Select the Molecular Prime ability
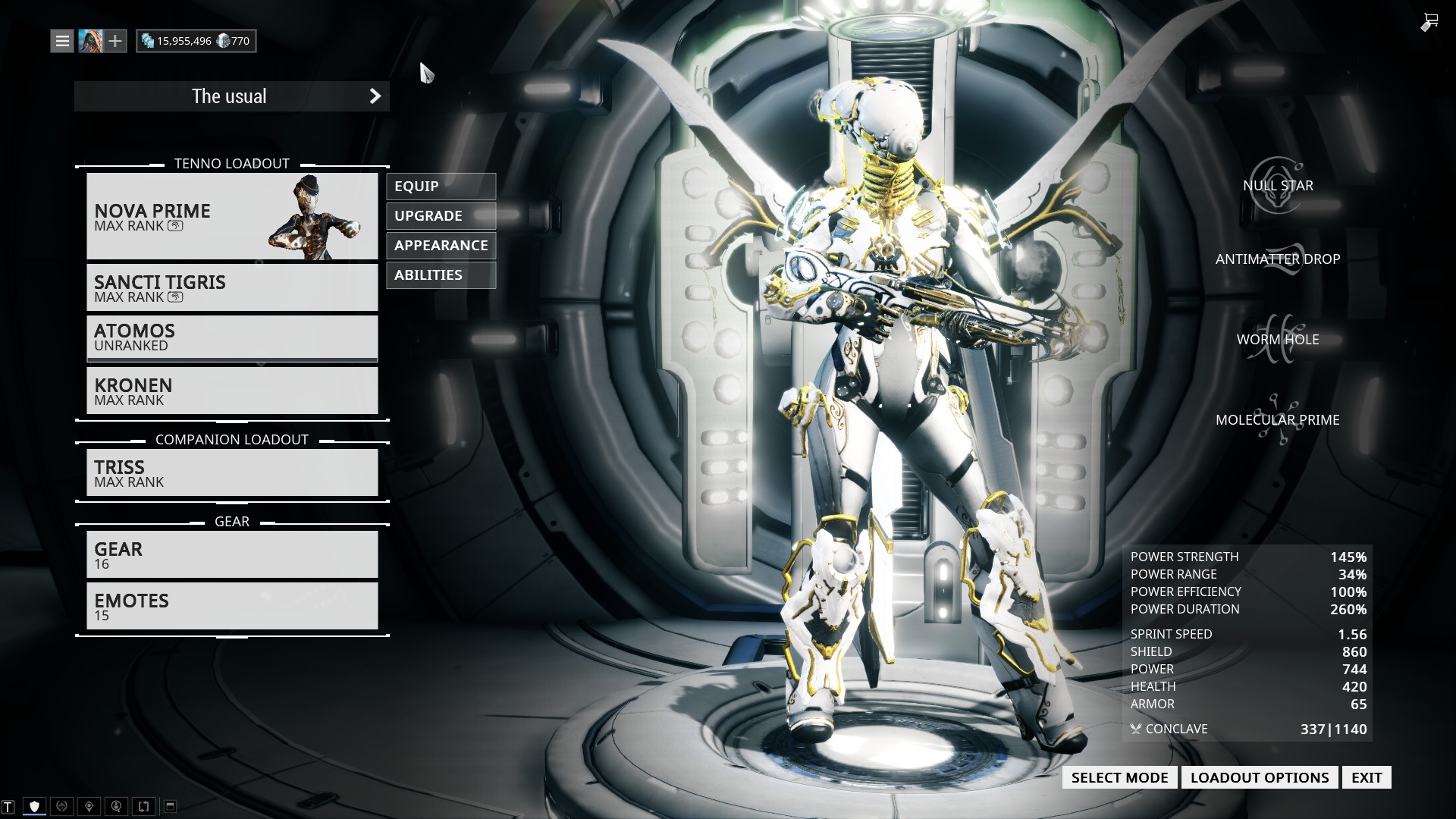The height and width of the screenshot is (819, 1456). coord(1277,419)
